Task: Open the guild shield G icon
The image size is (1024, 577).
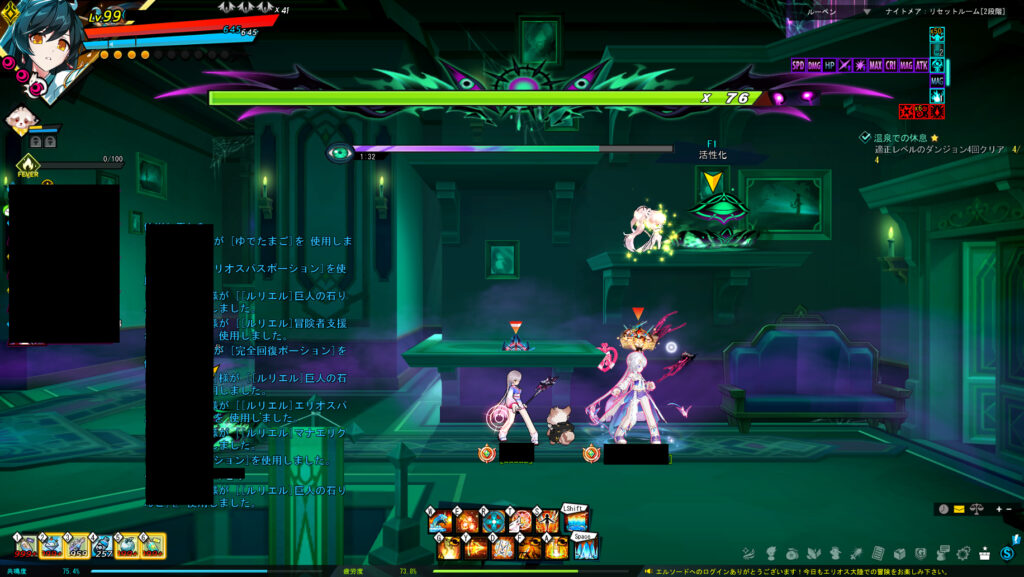Action: [921, 553]
